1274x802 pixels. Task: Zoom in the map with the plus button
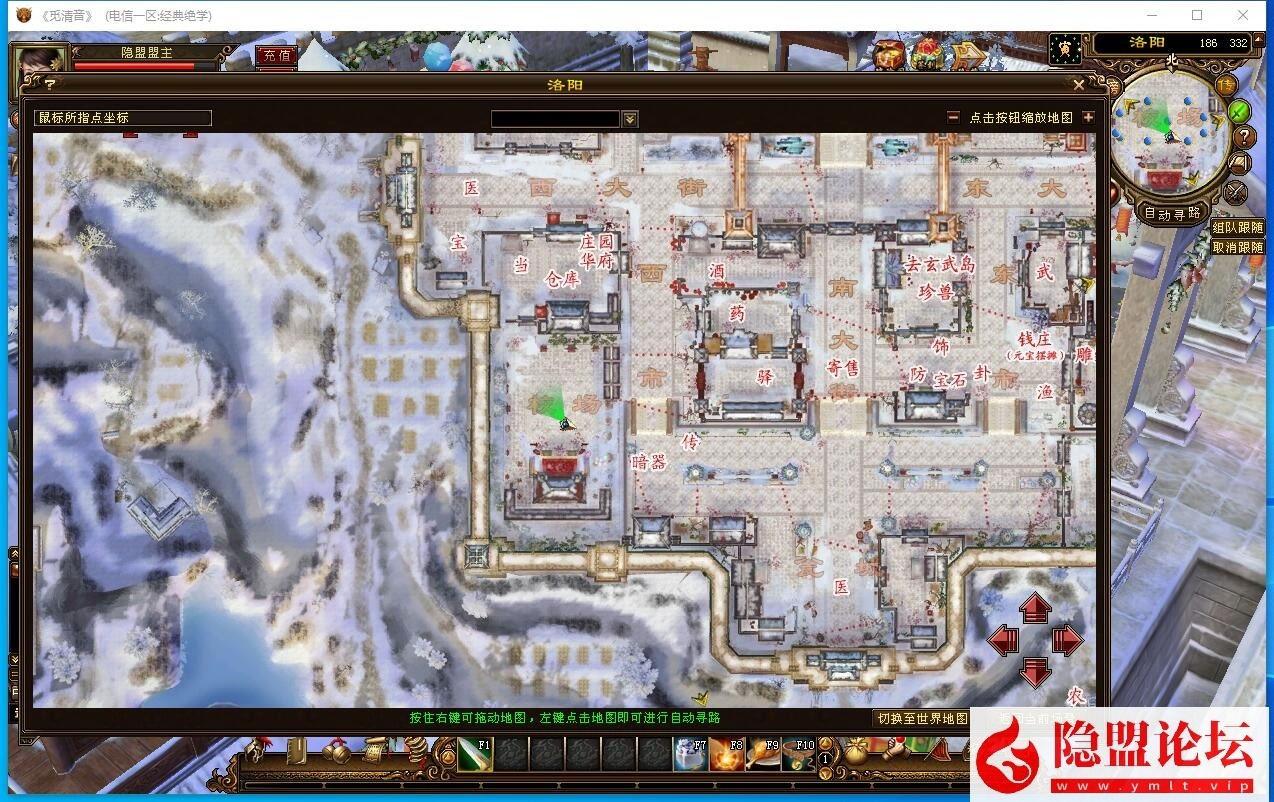click(x=1088, y=118)
